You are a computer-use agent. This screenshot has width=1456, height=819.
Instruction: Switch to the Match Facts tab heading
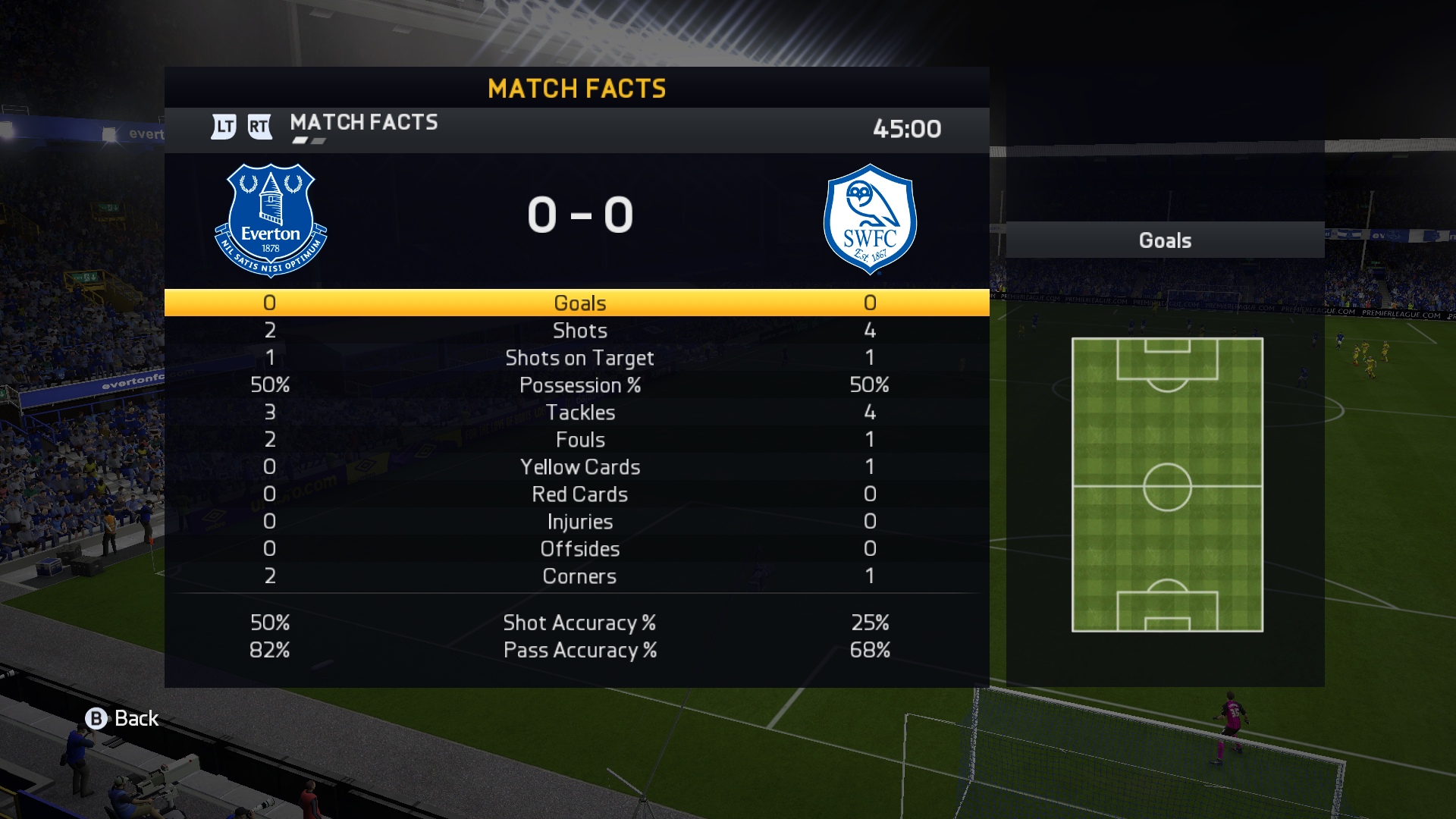pos(363,123)
